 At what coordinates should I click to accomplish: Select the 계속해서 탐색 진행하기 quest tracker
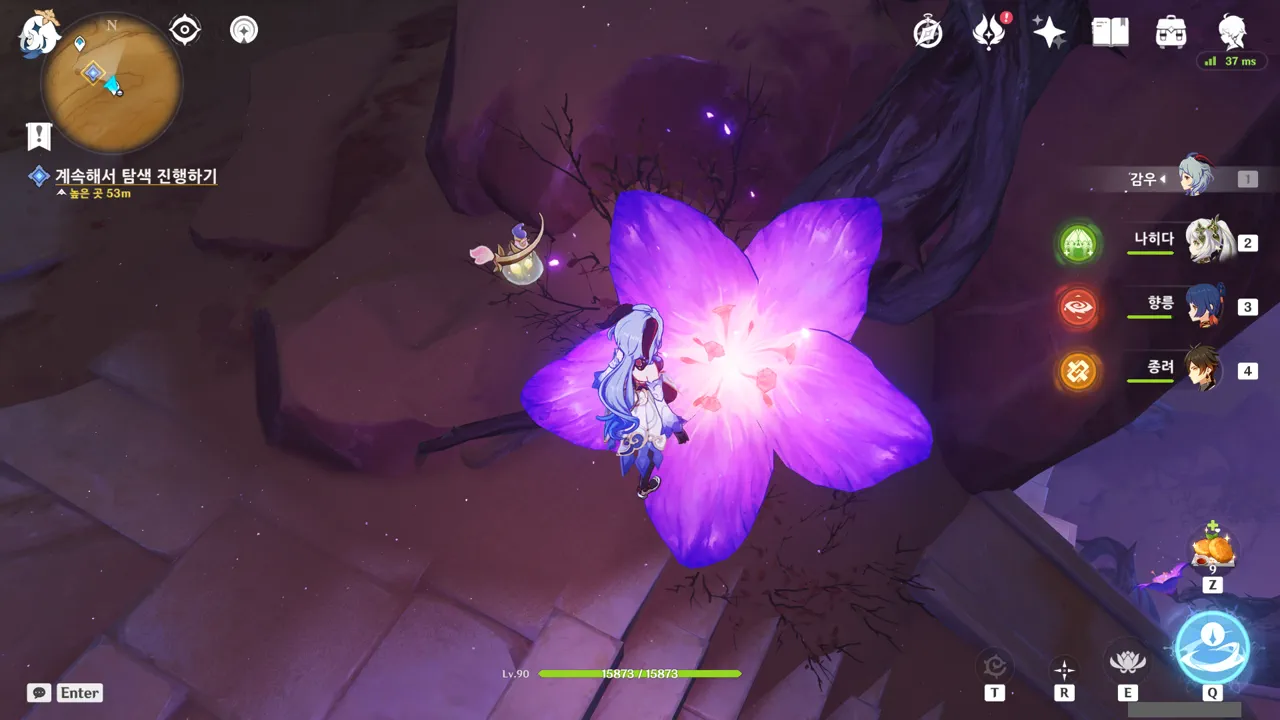[135, 176]
